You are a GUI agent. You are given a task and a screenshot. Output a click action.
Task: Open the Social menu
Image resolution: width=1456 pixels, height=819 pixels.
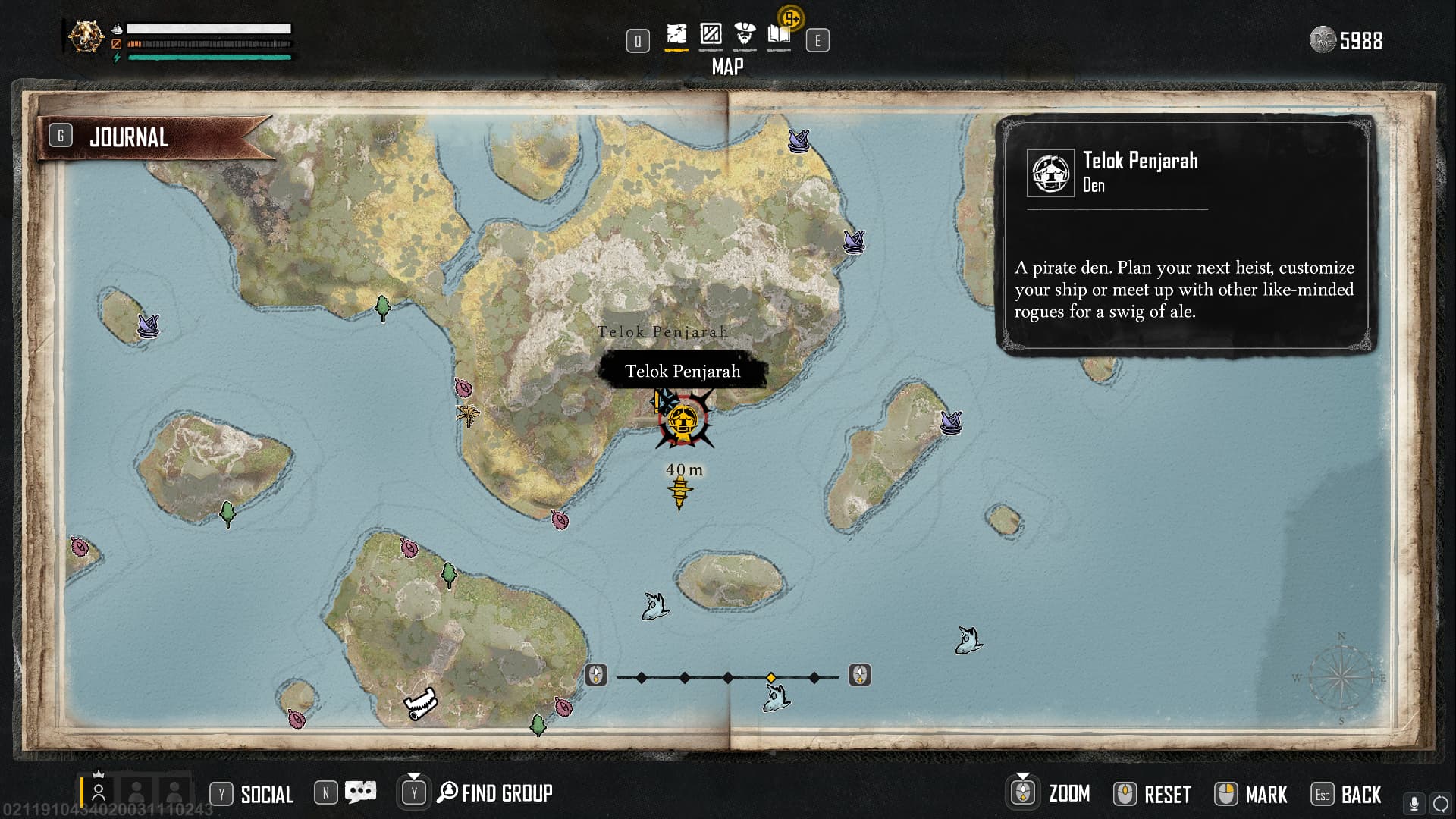(x=266, y=794)
